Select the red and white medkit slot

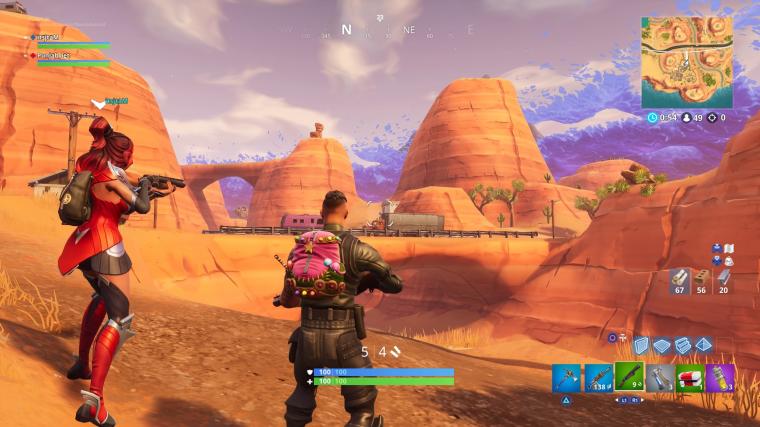[x=689, y=378]
